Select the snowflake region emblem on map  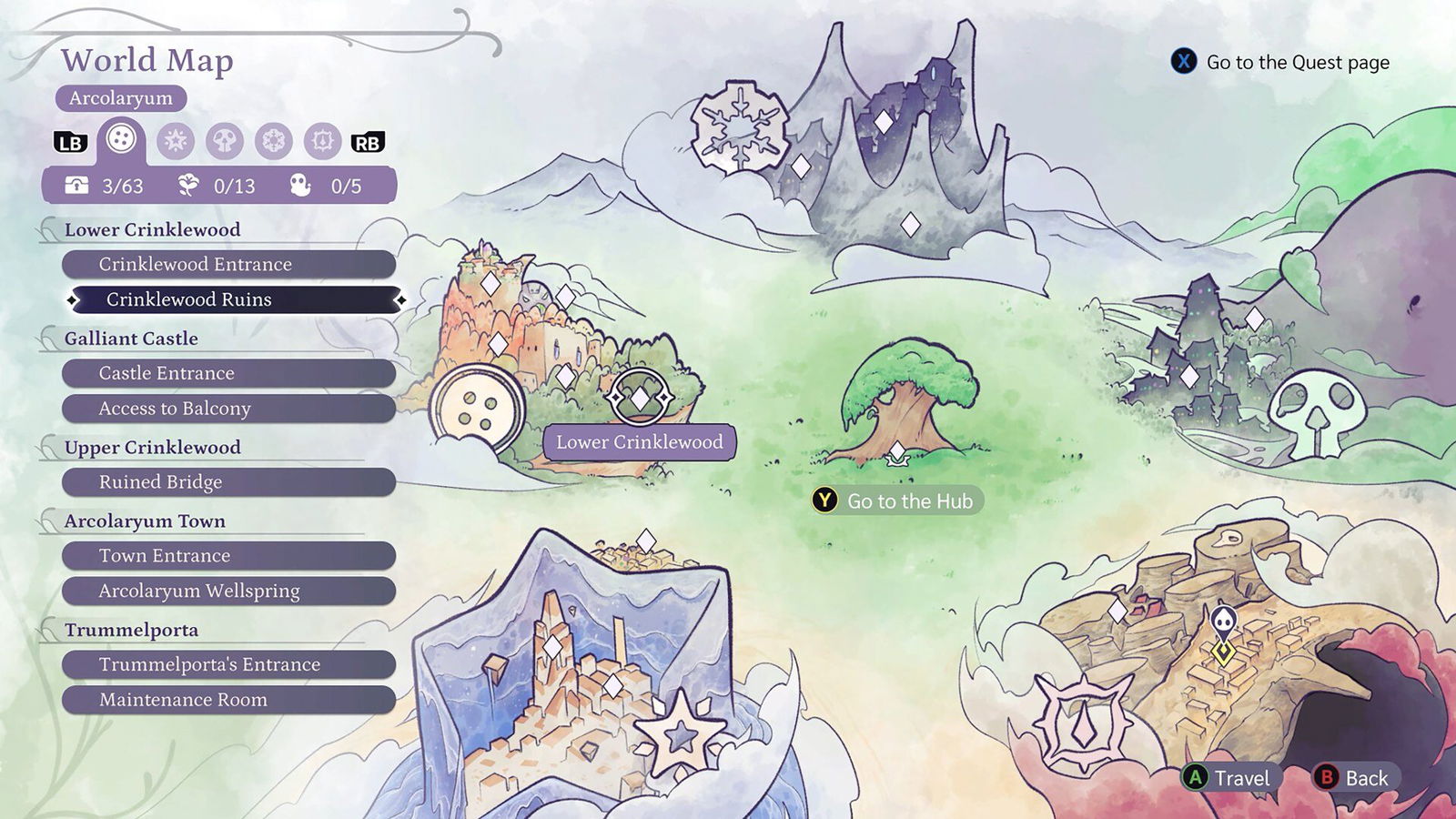point(739,126)
